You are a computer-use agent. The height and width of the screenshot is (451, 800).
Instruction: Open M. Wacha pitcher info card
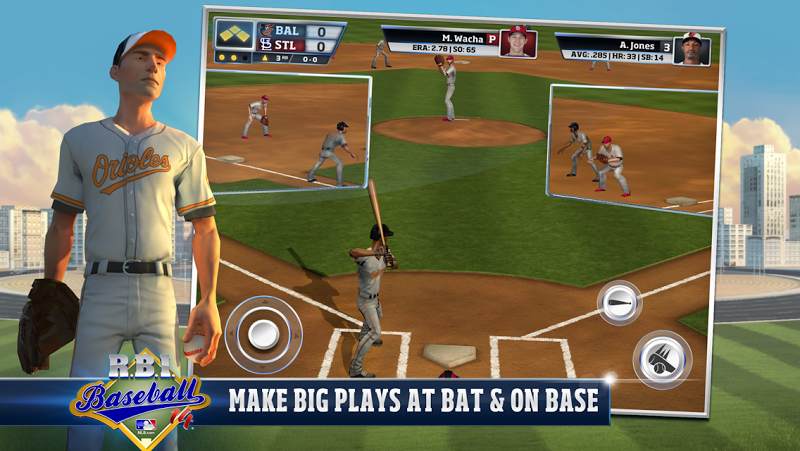pos(460,42)
